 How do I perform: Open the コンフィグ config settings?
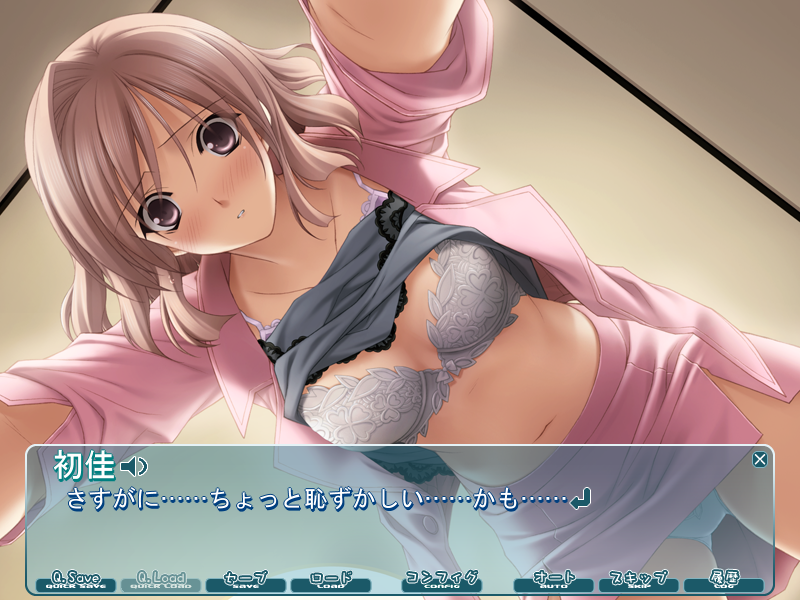coord(441,581)
